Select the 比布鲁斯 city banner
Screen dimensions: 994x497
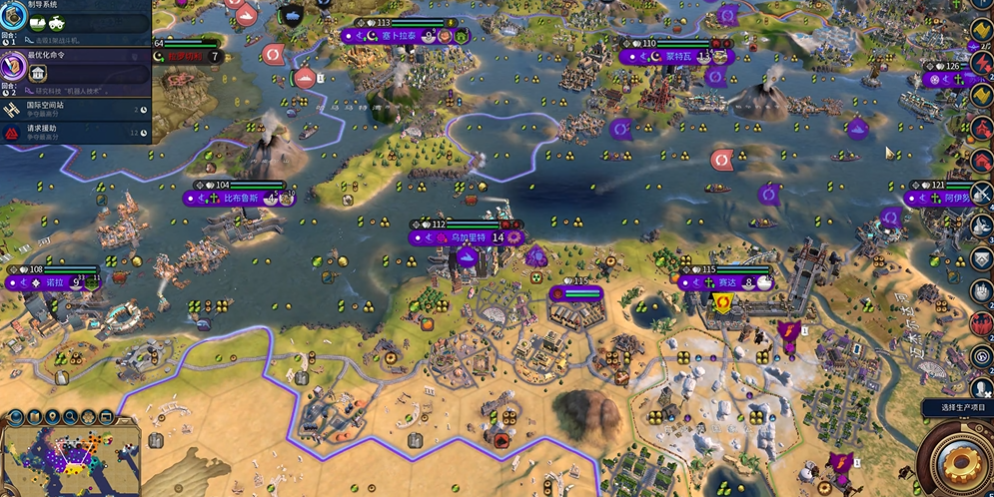click(x=240, y=199)
